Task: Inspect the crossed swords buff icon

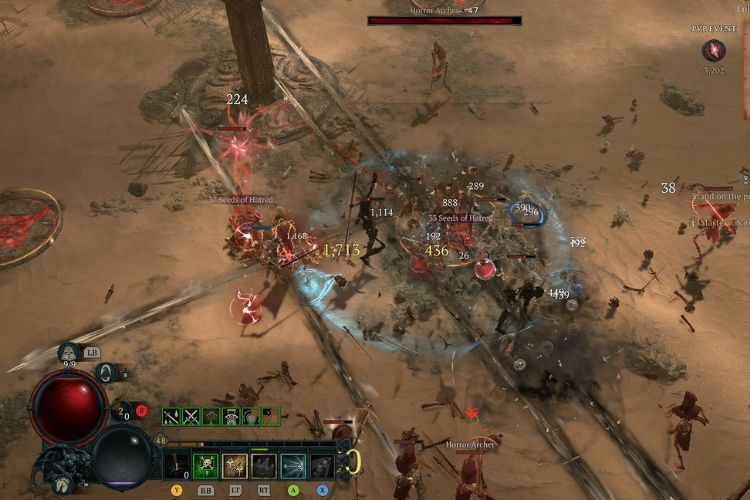Action: (x=190, y=416)
